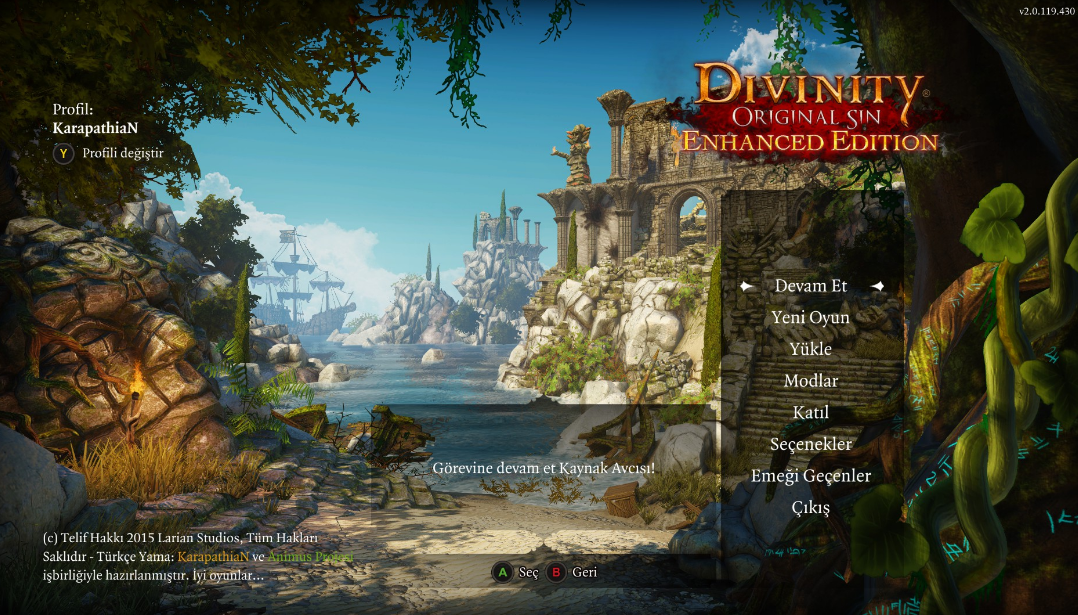Open the Modlar menu
The image size is (1078, 615).
[x=811, y=381]
